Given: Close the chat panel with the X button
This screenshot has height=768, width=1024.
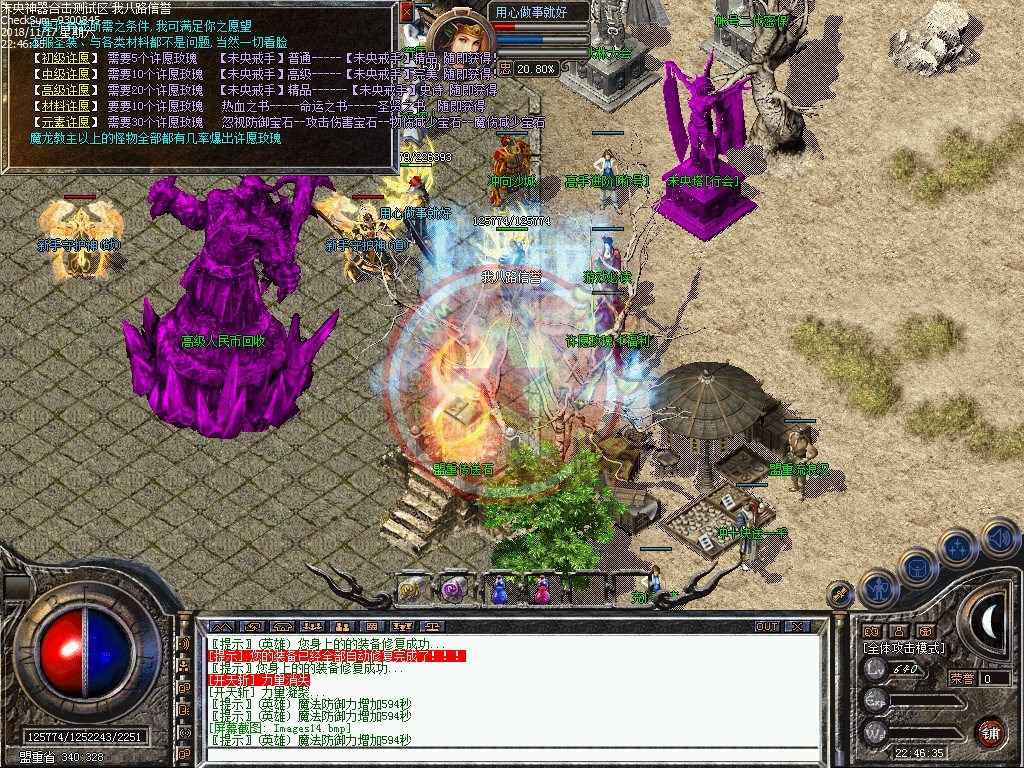Looking at the screenshot, I should (797, 626).
